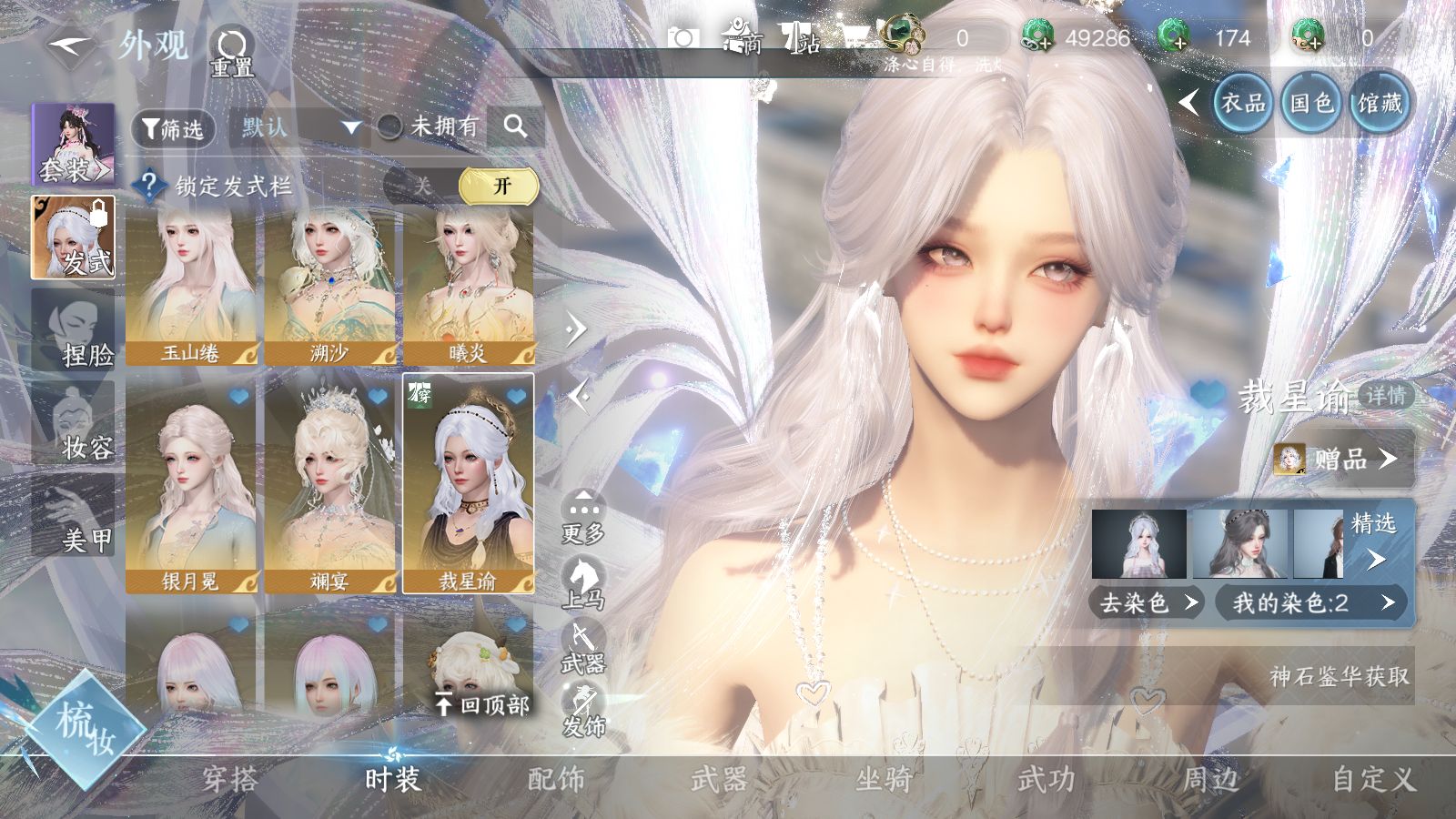Jump back with 回顶部 button
Screen dimensions: 1456x819
[x=482, y=703]
